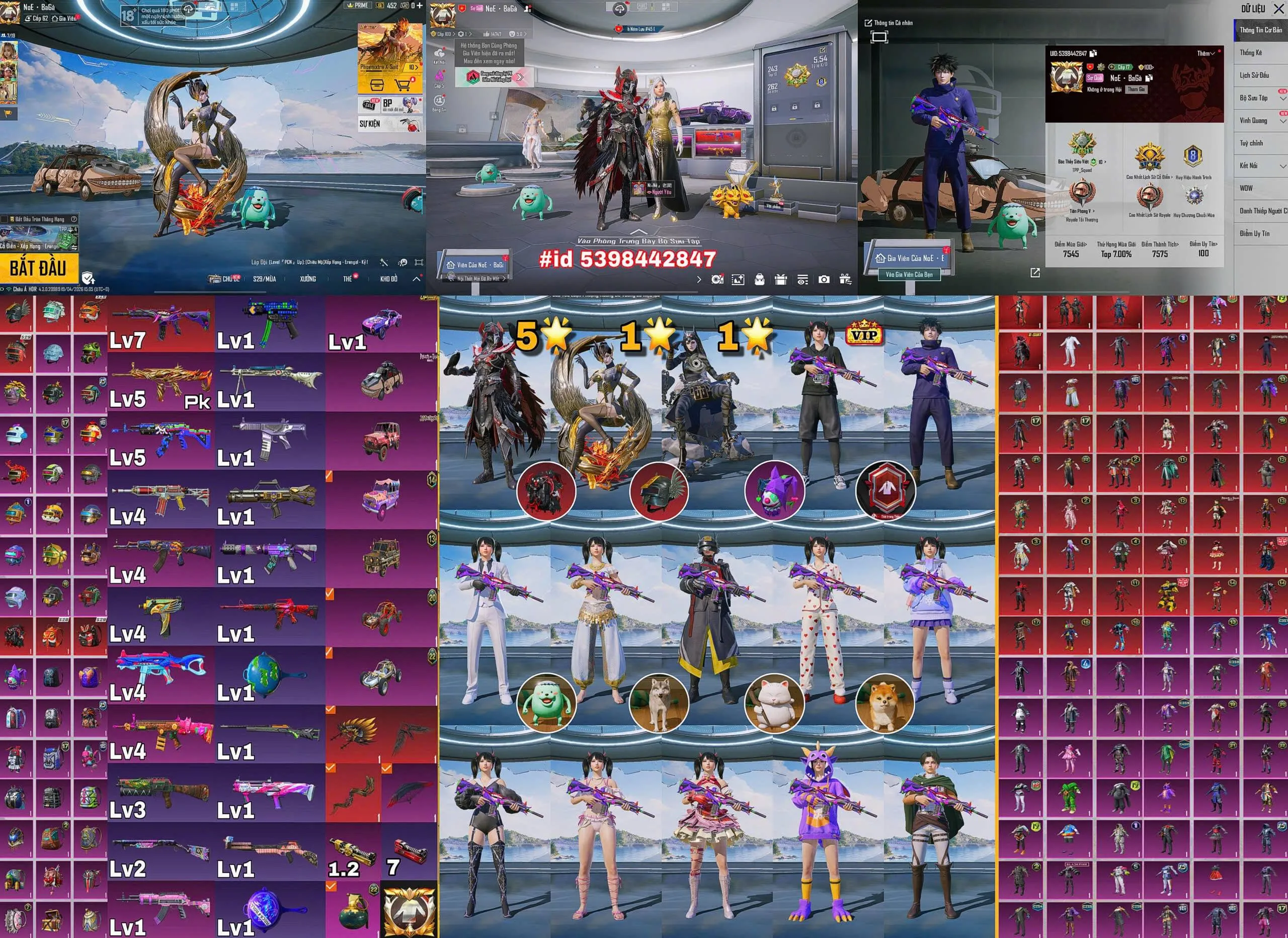
Task: Expand the Bộ Sưu Tập section
Action: tap(1282, 98)
